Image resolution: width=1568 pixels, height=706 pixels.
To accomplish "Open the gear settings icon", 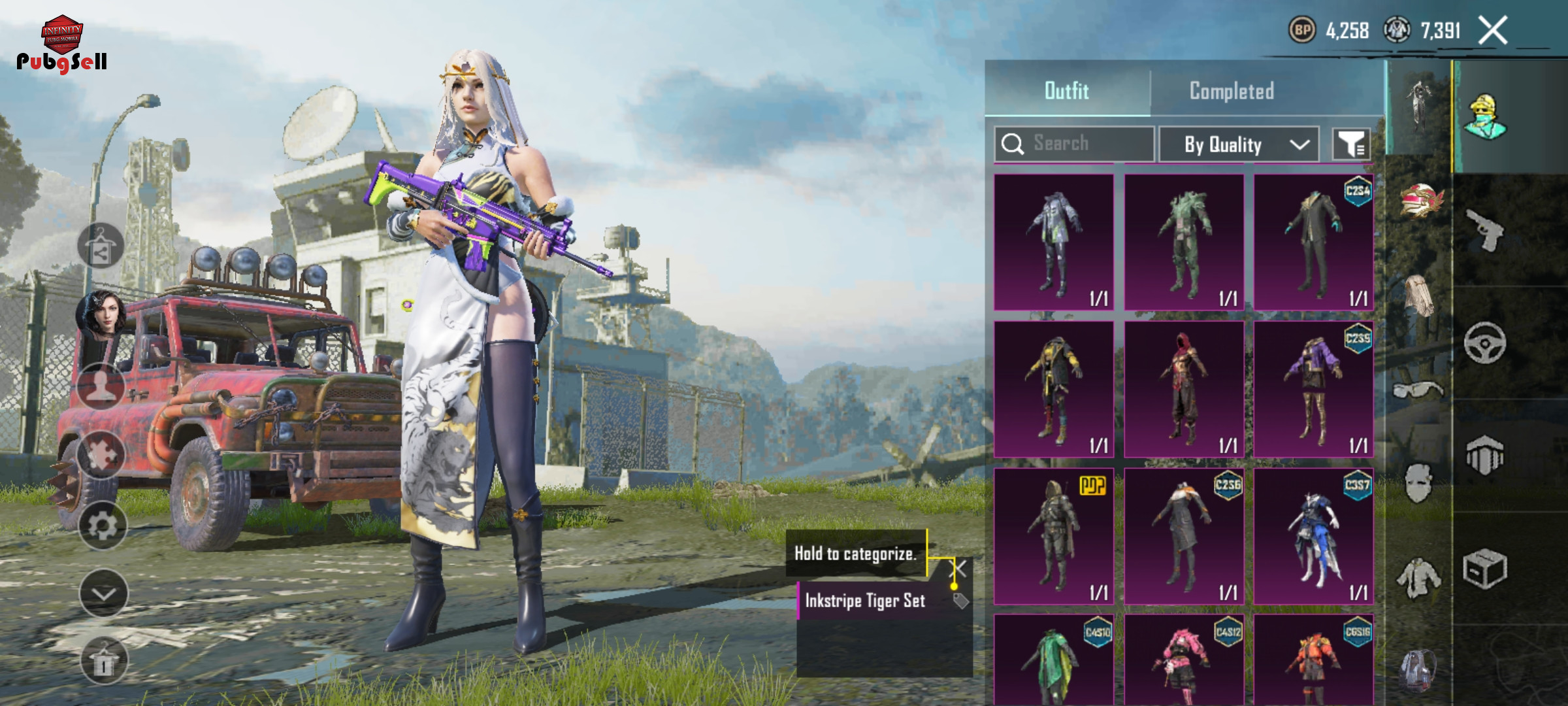I will [x=103, y=526].
